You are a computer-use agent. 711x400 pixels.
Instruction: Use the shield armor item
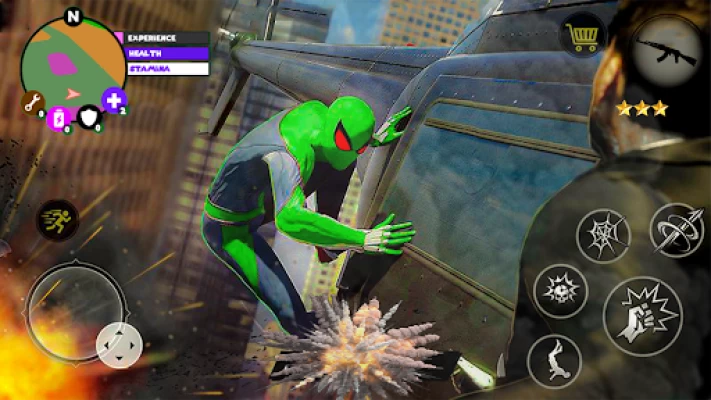click(x=90, y=116)
